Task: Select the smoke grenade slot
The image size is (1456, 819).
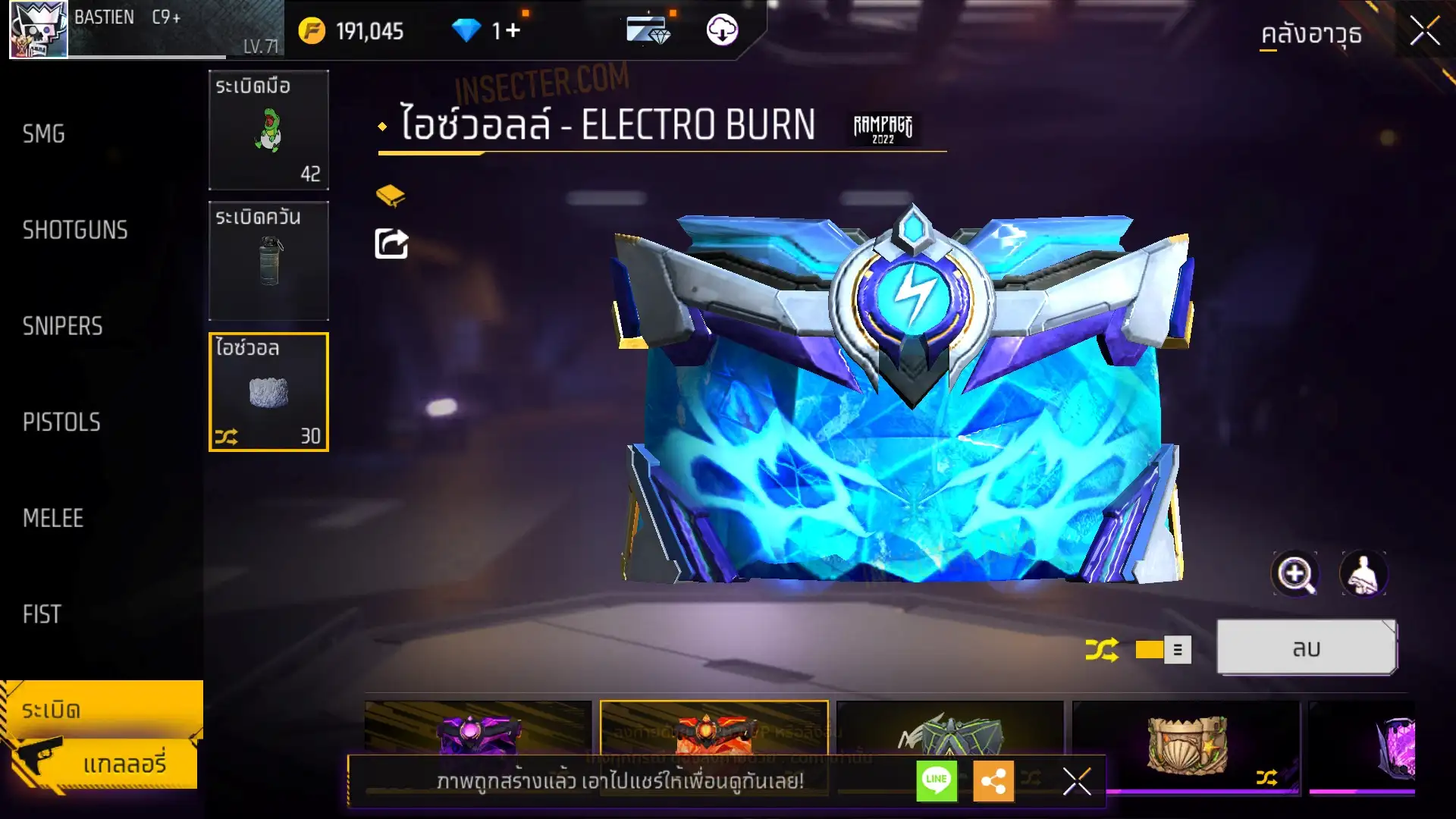Action: [x=268, y=261]
